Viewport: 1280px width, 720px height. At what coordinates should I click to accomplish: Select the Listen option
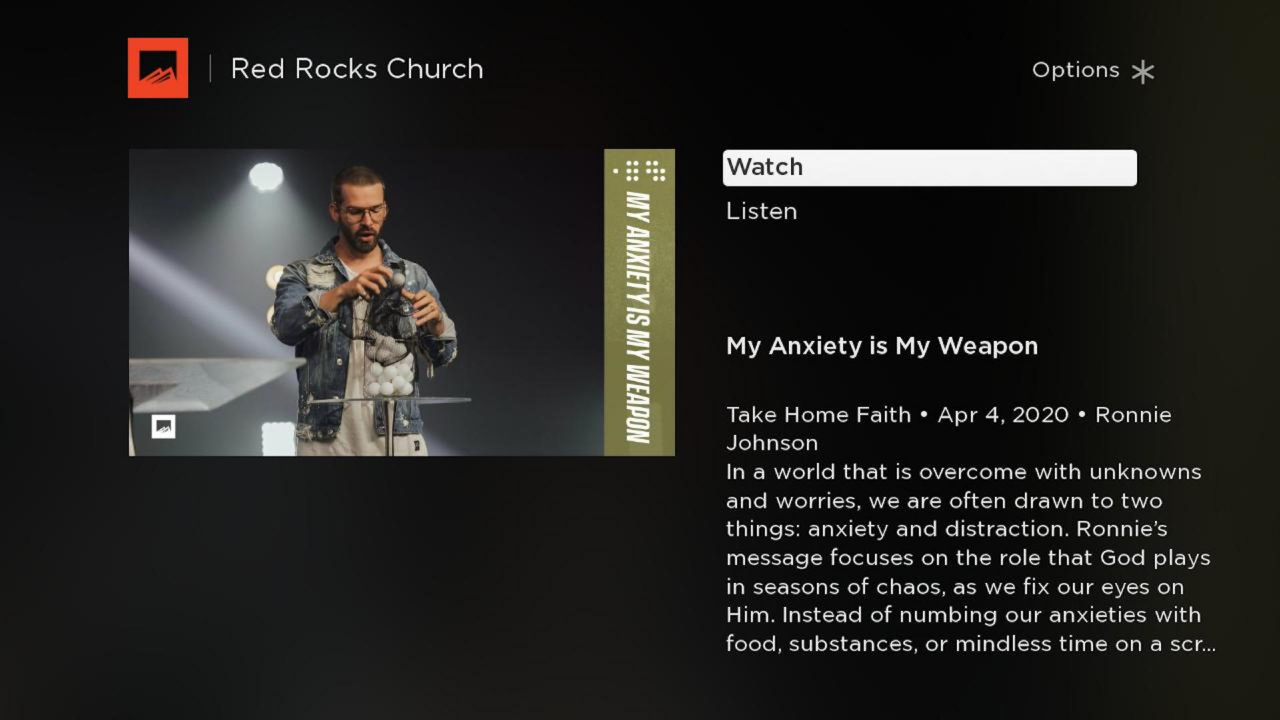(761, 211)
